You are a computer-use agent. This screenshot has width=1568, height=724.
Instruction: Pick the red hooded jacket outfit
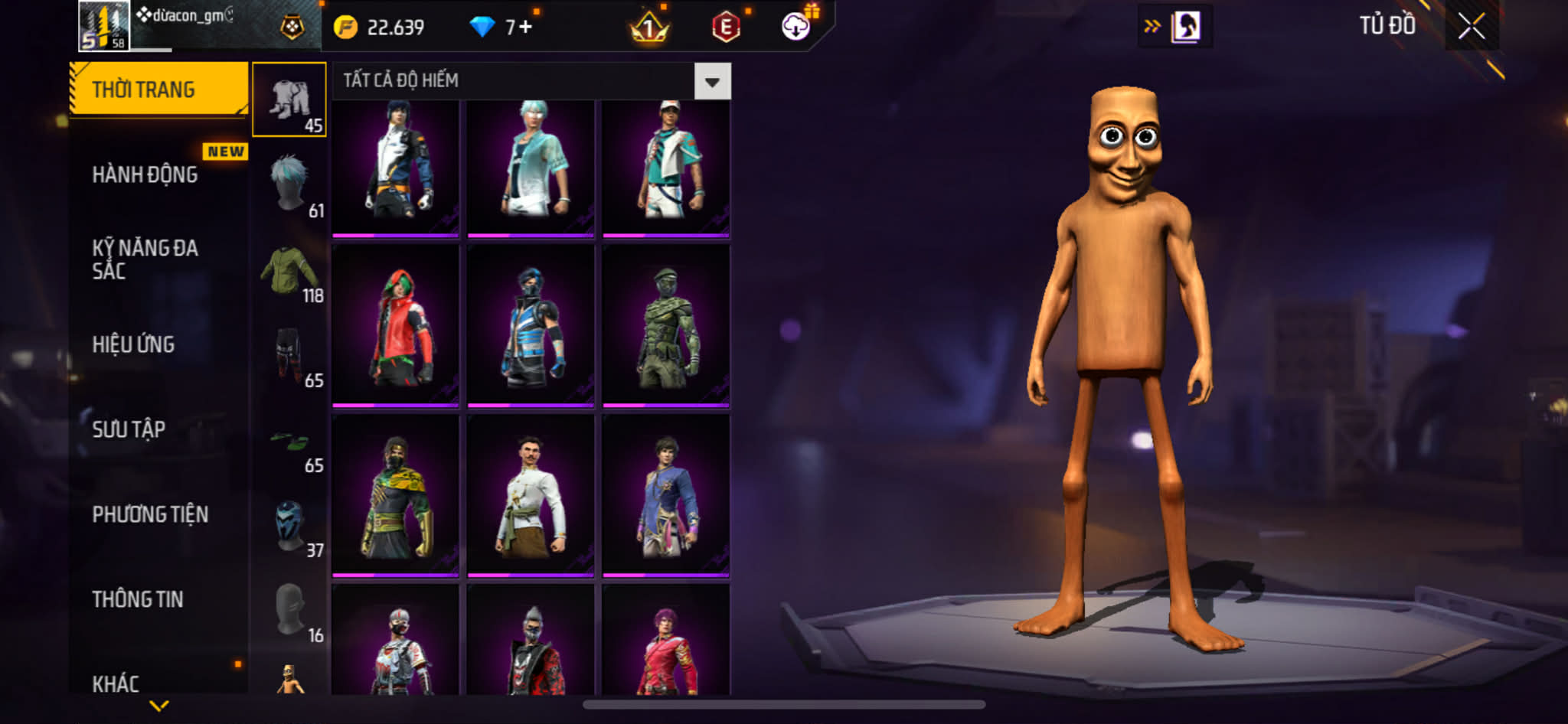pos(396,326)
